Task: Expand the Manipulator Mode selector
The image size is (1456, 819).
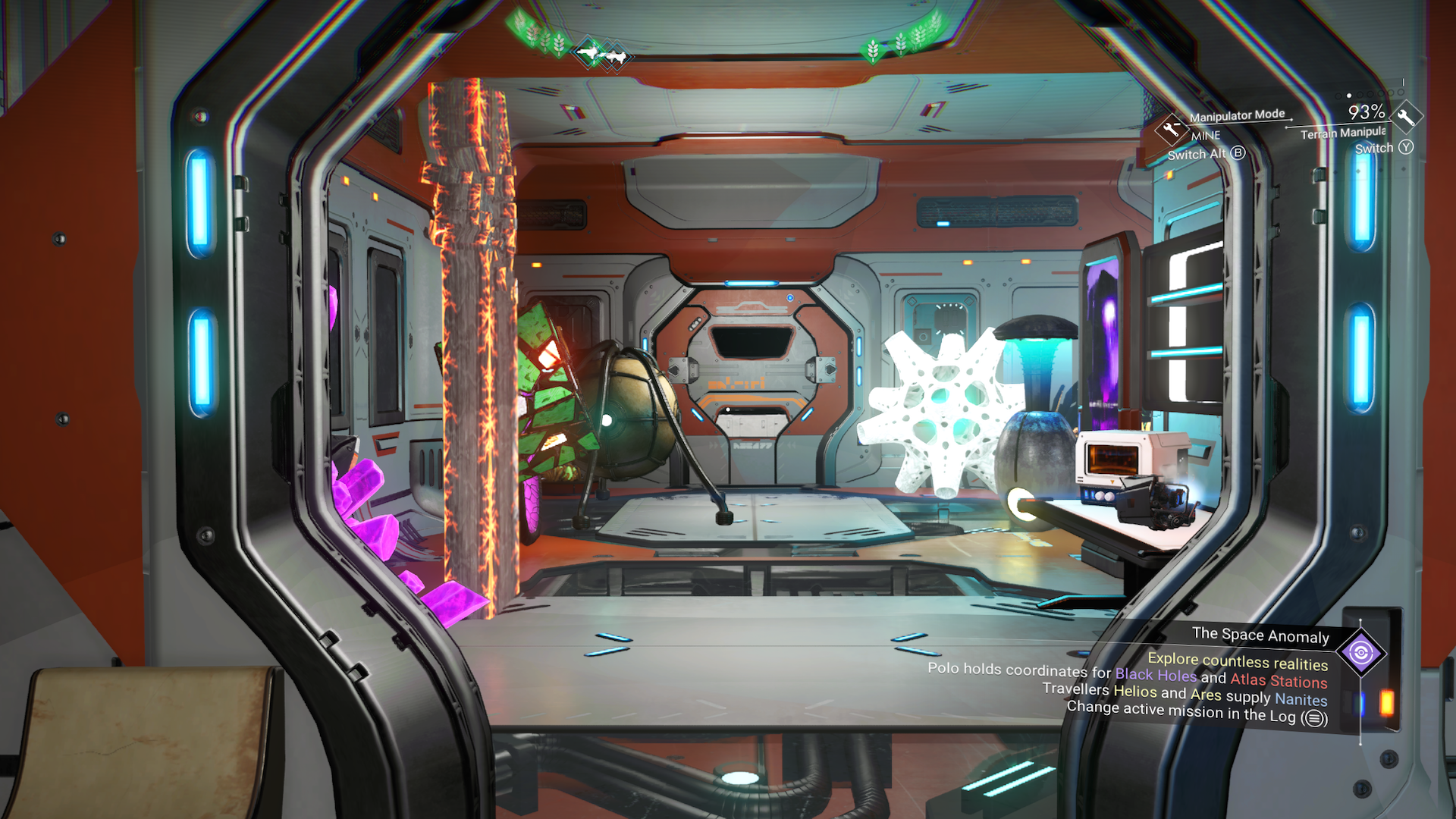Action: tap(1237, 115)
